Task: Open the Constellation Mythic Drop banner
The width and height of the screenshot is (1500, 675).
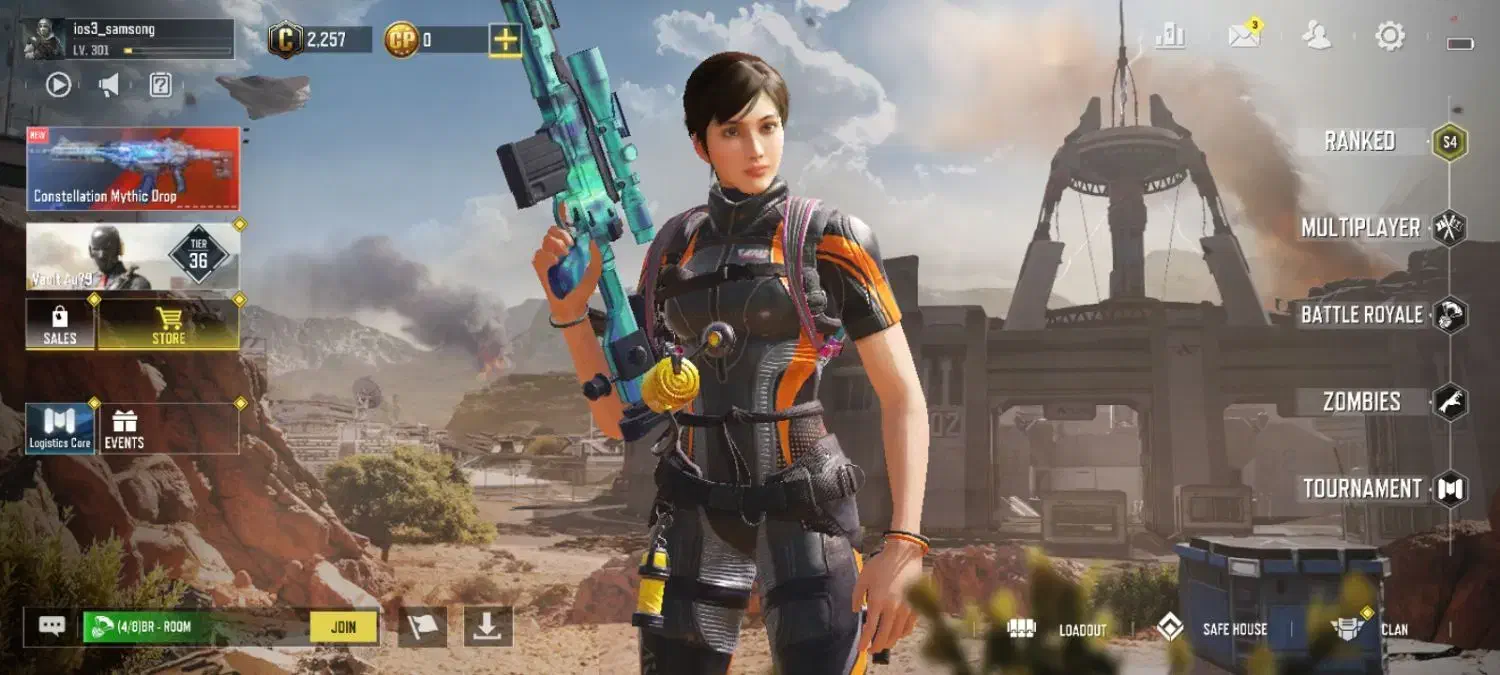Action: pyautogui.click(x=133, y=168)
